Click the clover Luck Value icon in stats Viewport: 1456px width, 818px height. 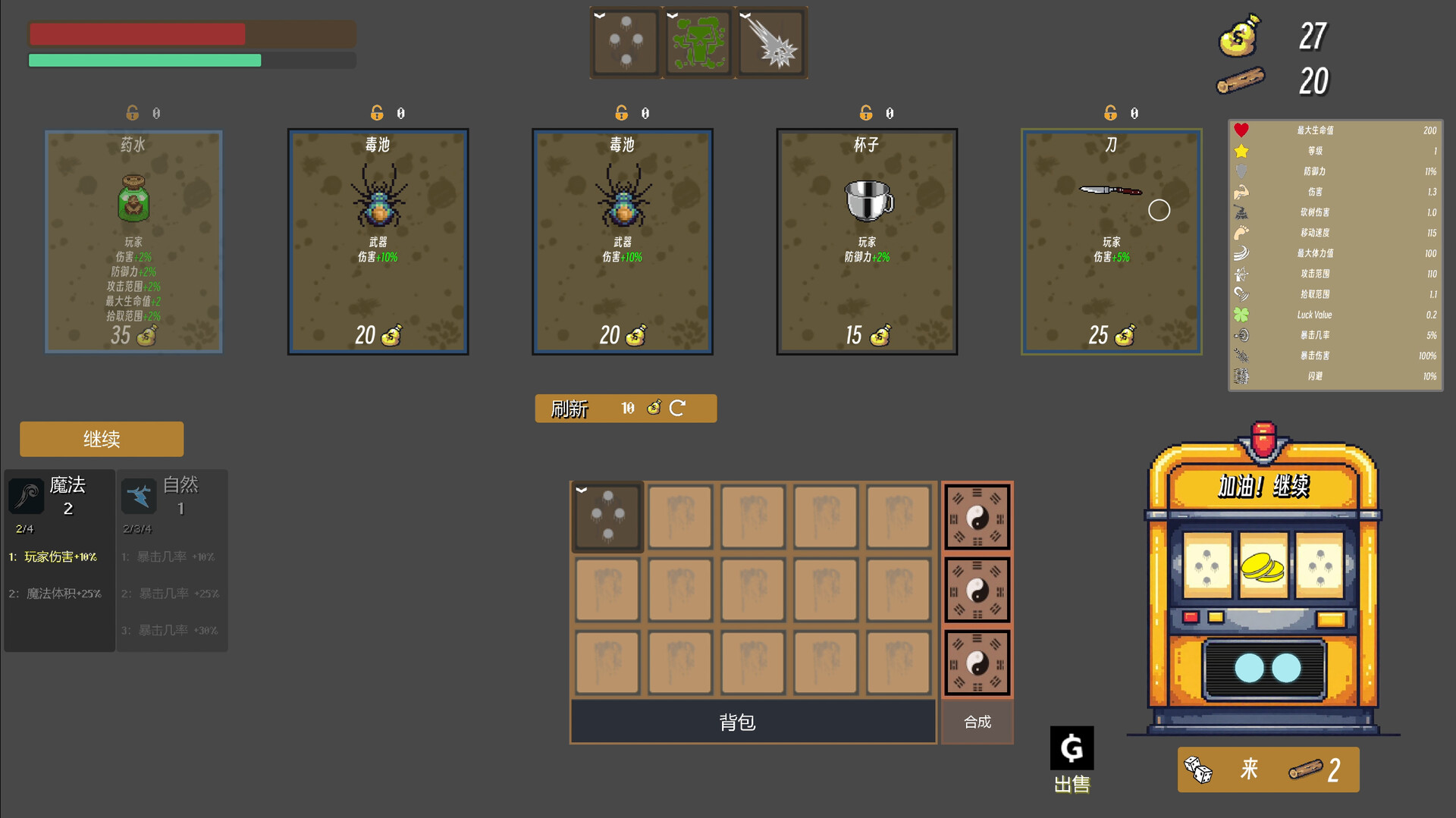[x=1241, y=315]
